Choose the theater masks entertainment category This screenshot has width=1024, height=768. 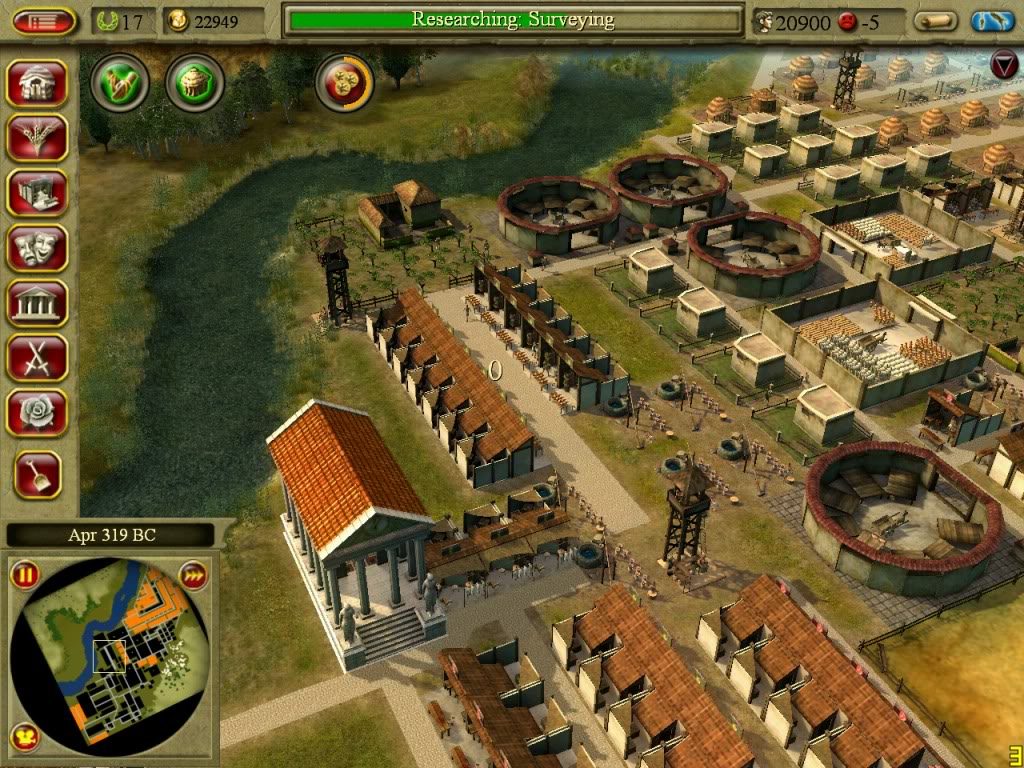[37, 247]
